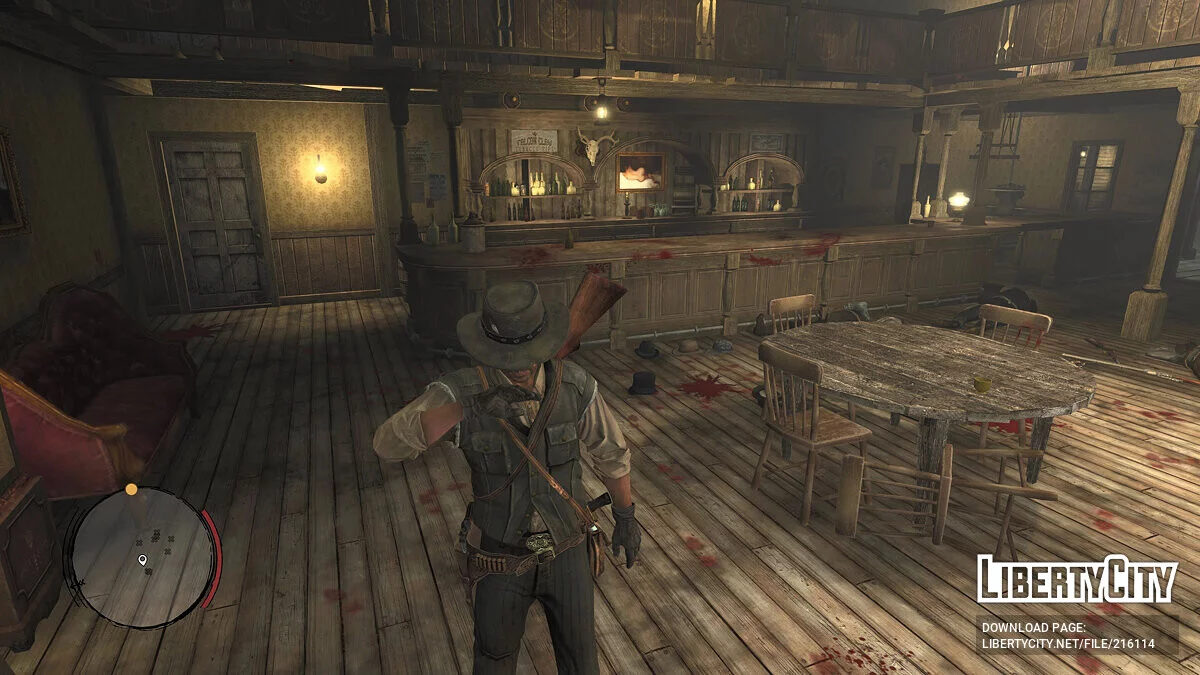Click the orange objective dot on the minimap edge
Image resolution: width=1200 pixels, height=675 pixels.
click(x=131, y=489)
